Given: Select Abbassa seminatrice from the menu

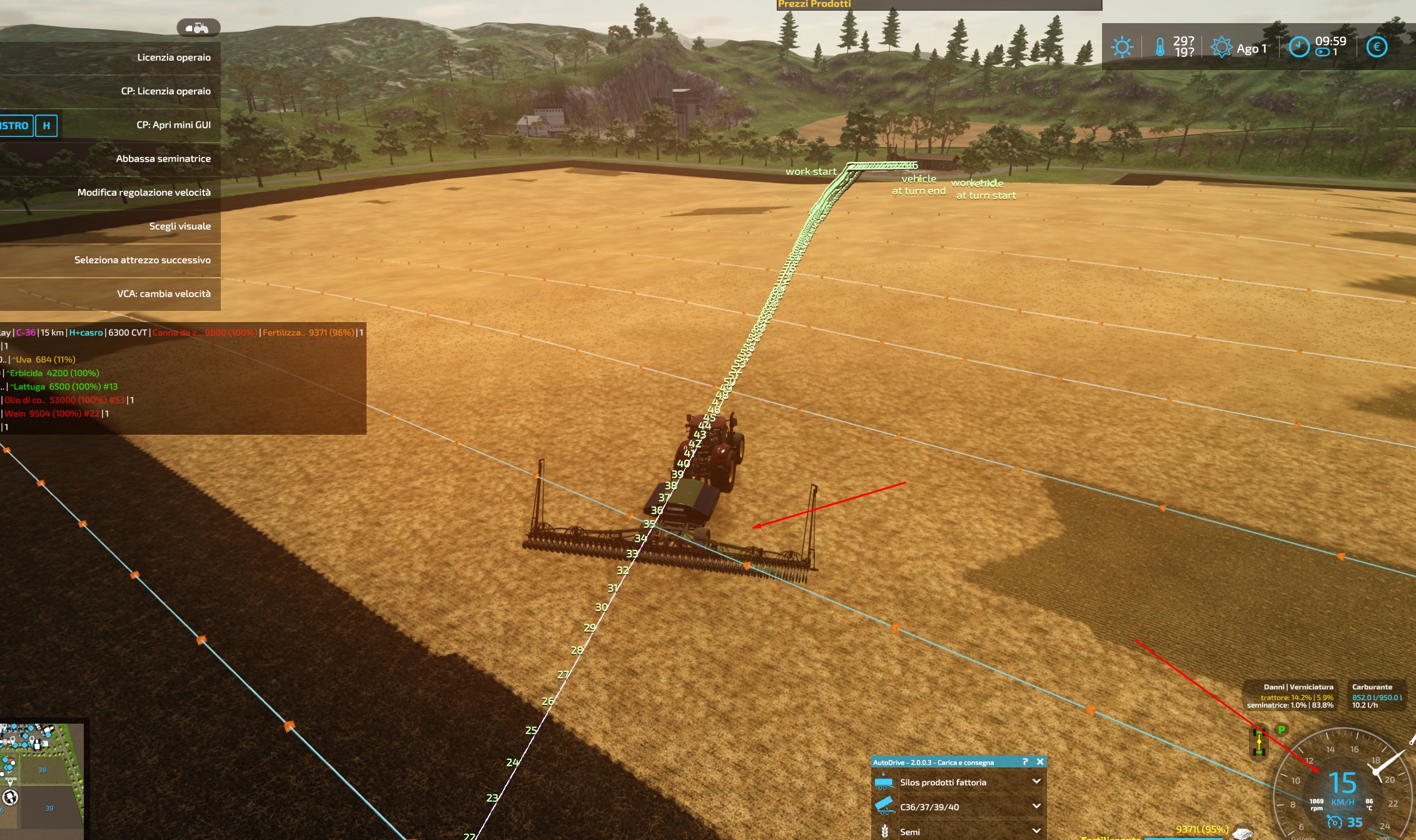Looking at the screenshot, I should [x=164, y=158].
